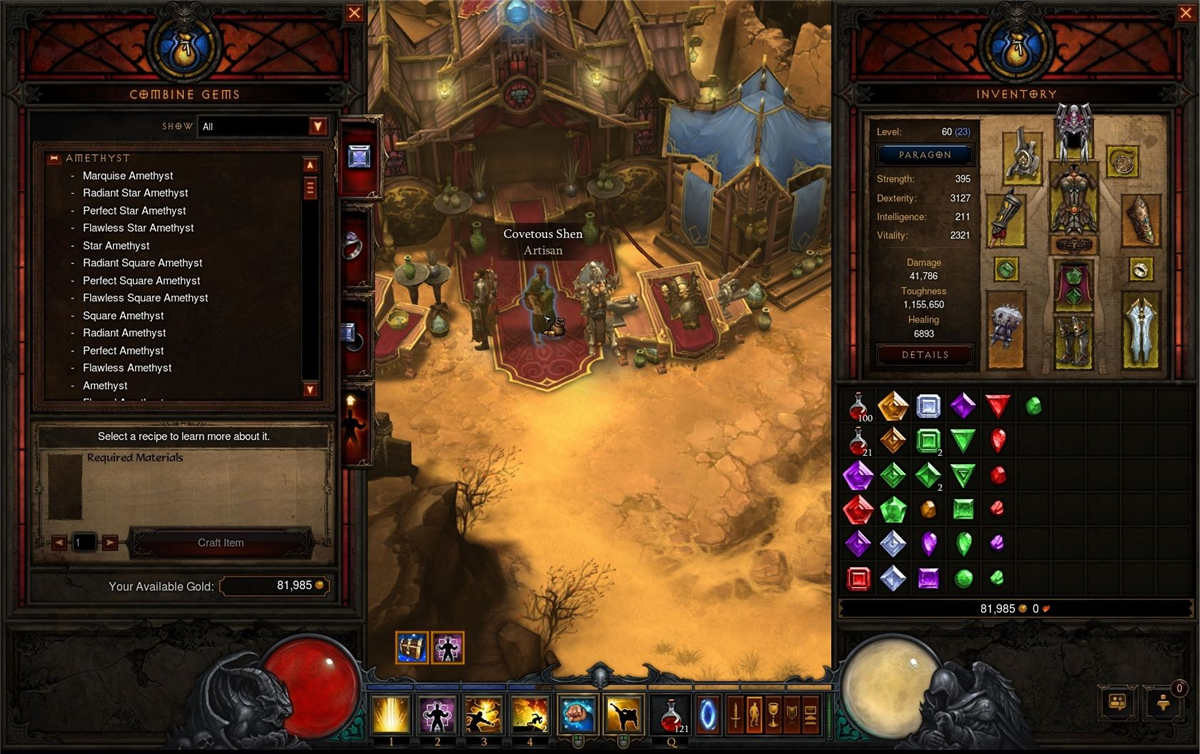
Task: Close the Combine Gems panel
Action: [x=354, y=13]
